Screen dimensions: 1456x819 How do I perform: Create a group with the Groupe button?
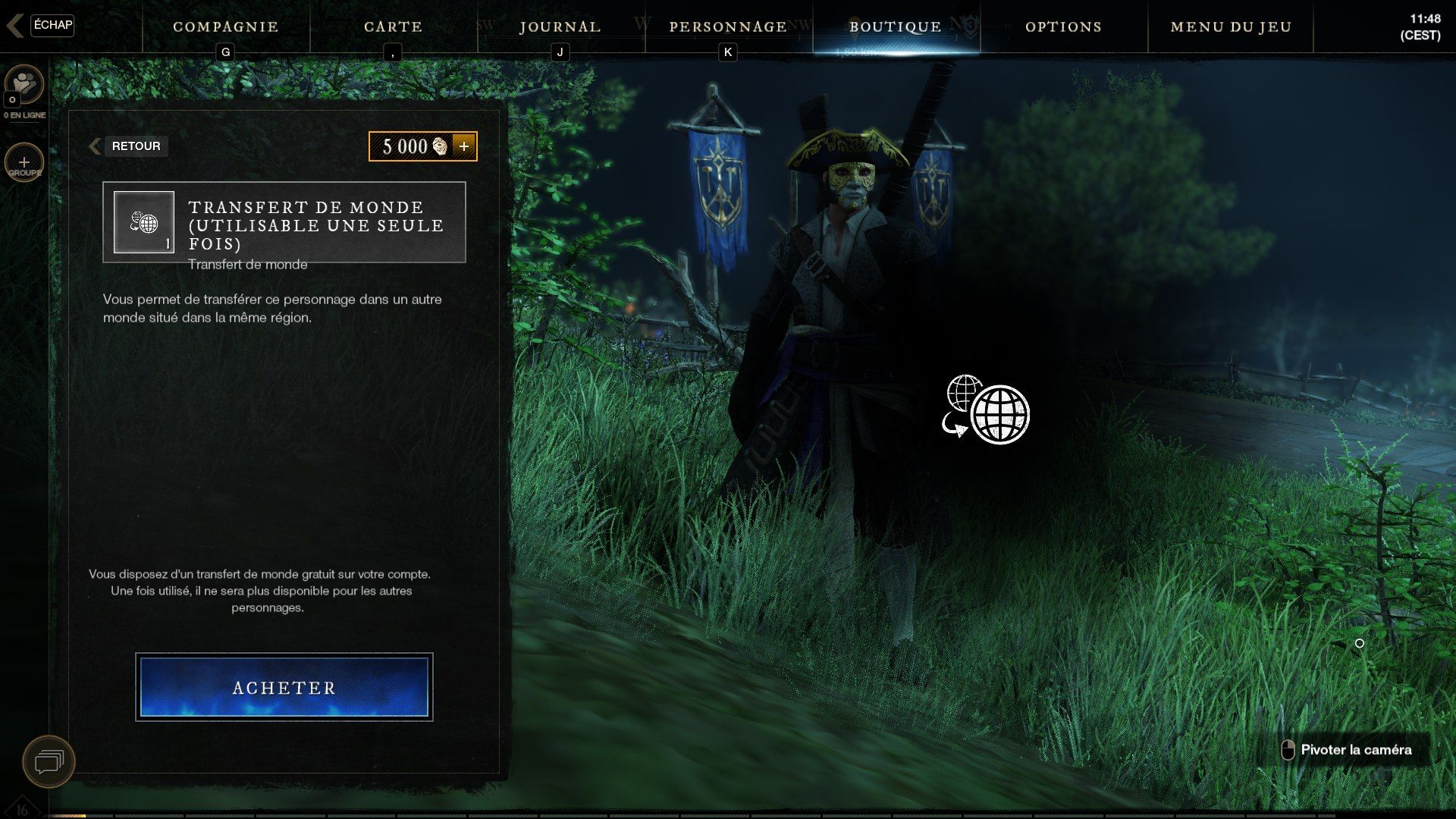coord(24,163)
